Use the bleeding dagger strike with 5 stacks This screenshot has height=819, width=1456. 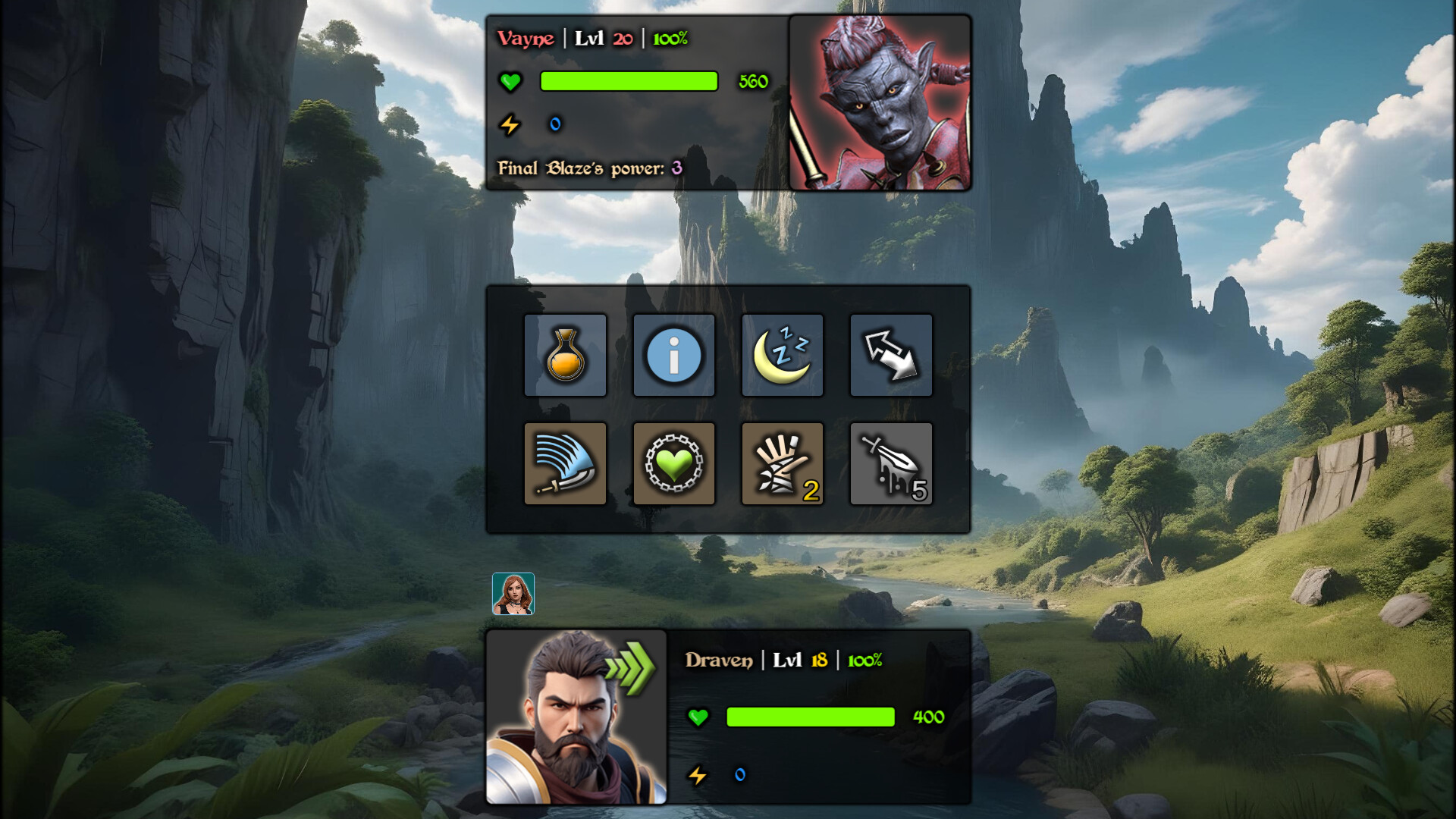[891, 463]
